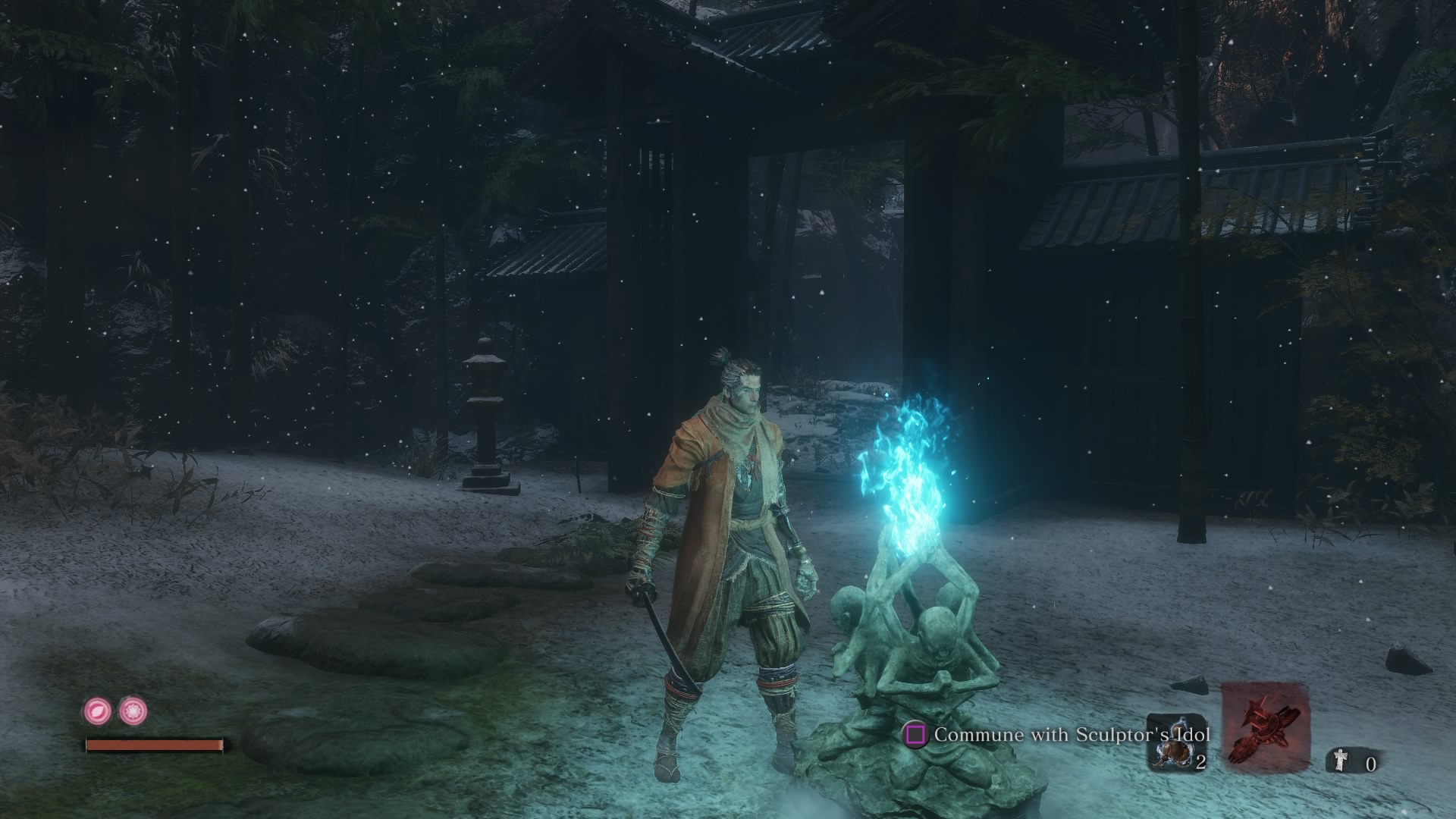1456x819 pixels.
Task: Click the Spirit Emblem counter zero
Action: [x=1371, y=764]
